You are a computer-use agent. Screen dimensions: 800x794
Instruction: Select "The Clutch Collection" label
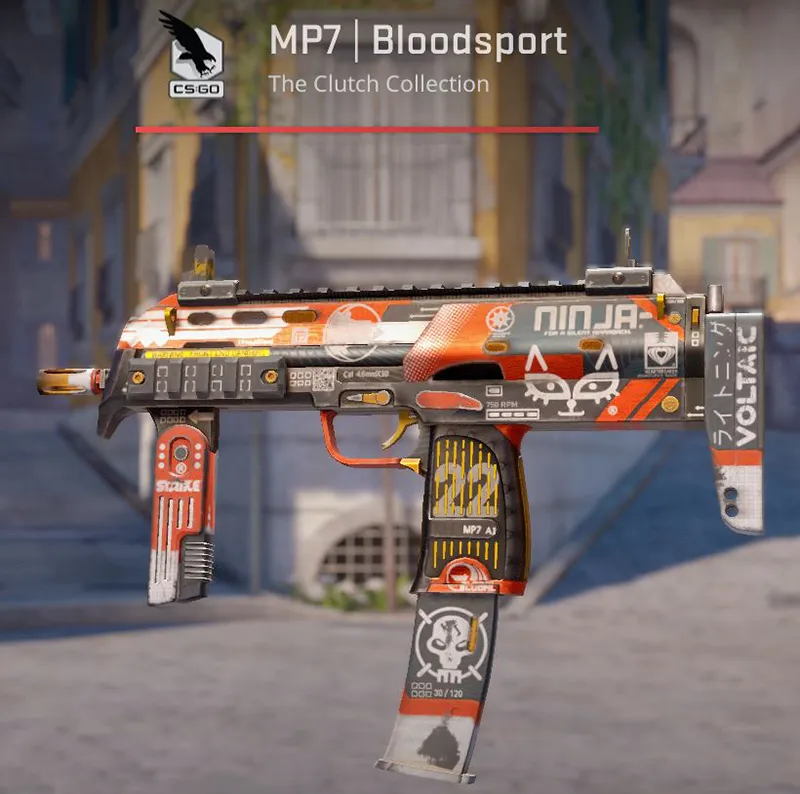tap(379, 84)
